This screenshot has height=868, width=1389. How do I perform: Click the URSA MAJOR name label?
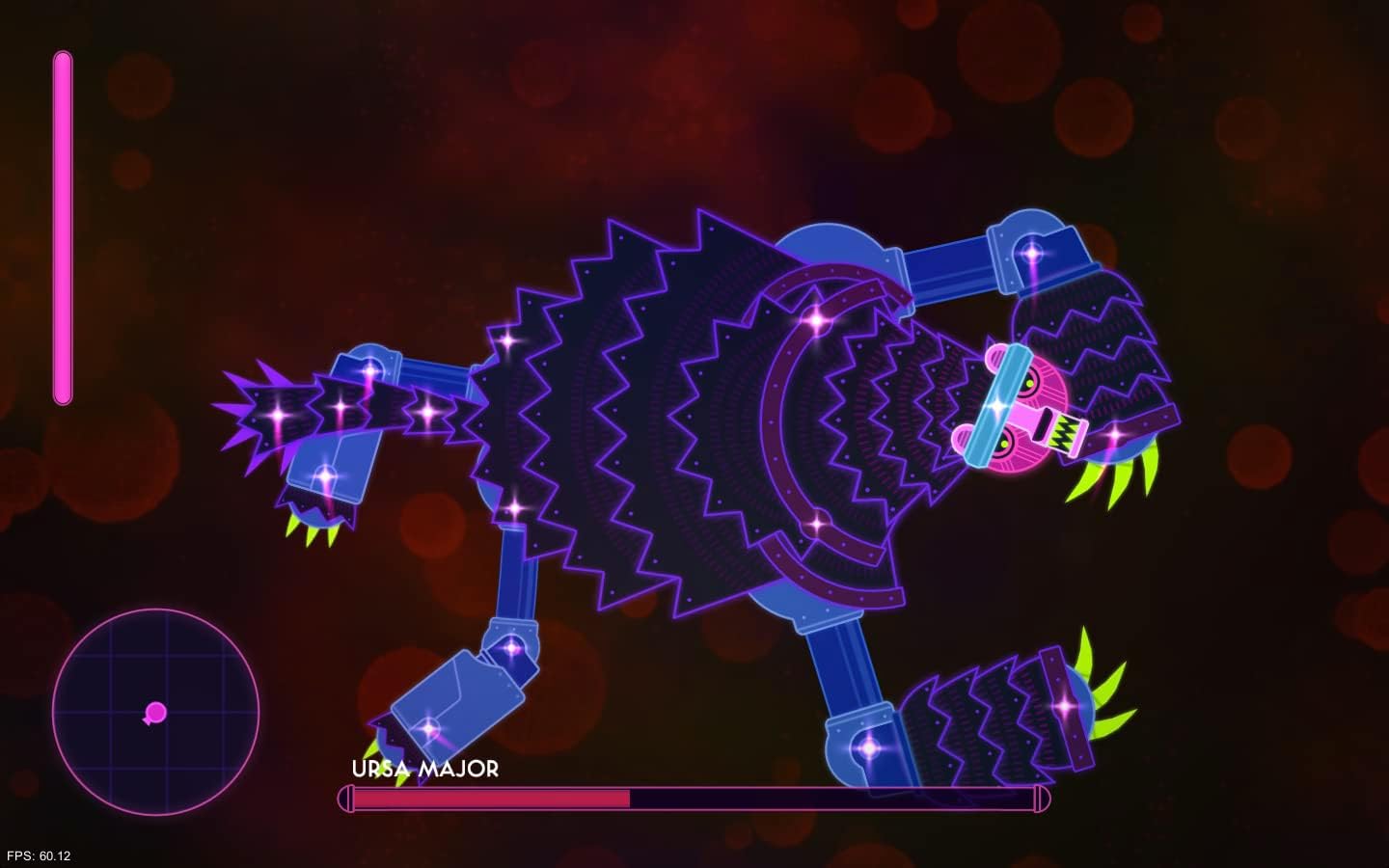[x=424, y=771]
